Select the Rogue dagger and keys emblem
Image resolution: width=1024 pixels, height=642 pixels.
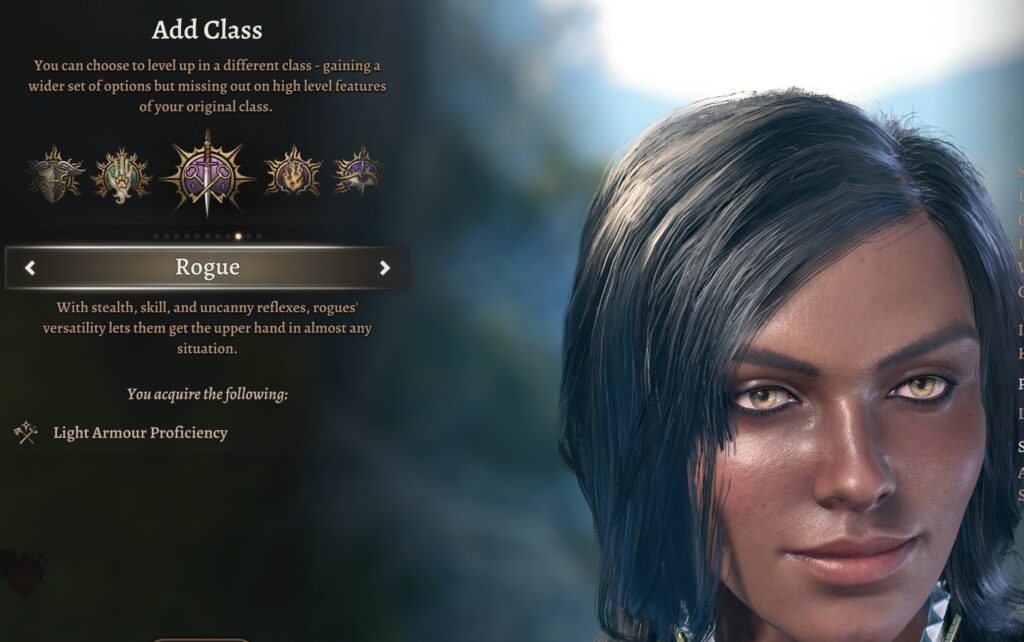206,174
